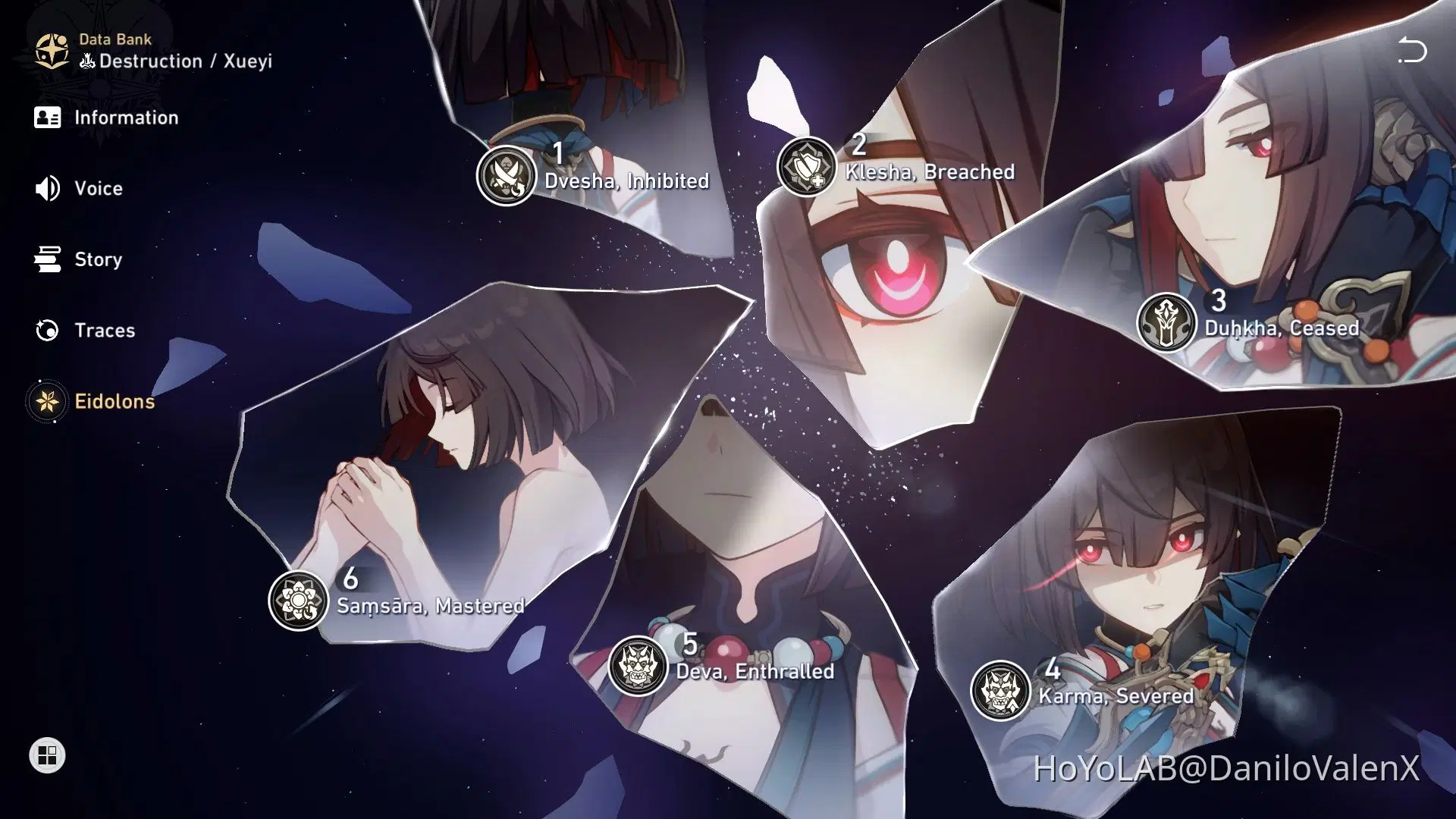
Task: Select the Karma, Severed eidolon icon
Action: point(999,689)
